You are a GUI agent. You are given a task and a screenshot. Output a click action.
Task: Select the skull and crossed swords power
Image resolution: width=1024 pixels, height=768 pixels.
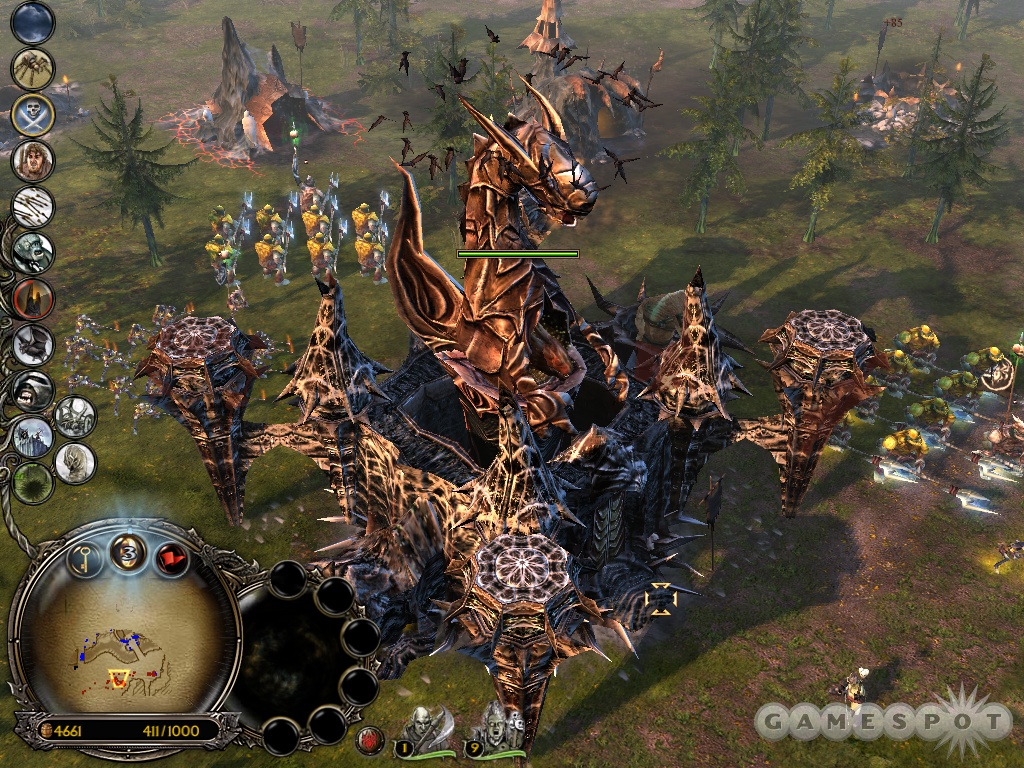[x=32, y=114]
